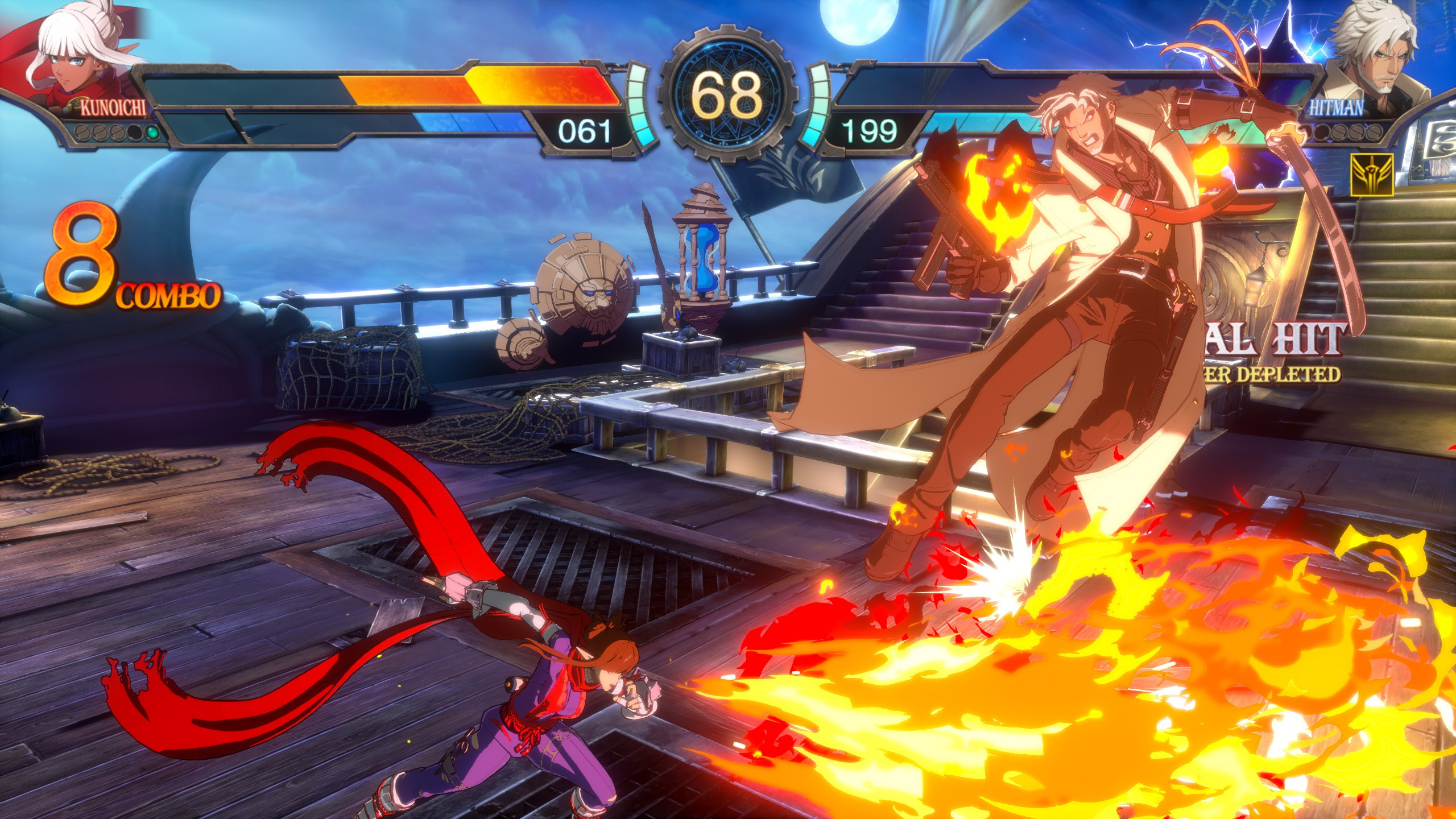Expand the left blue gauge segments beside the timer
Screen dimensions: 1456x819
click(x=639, y=105)
